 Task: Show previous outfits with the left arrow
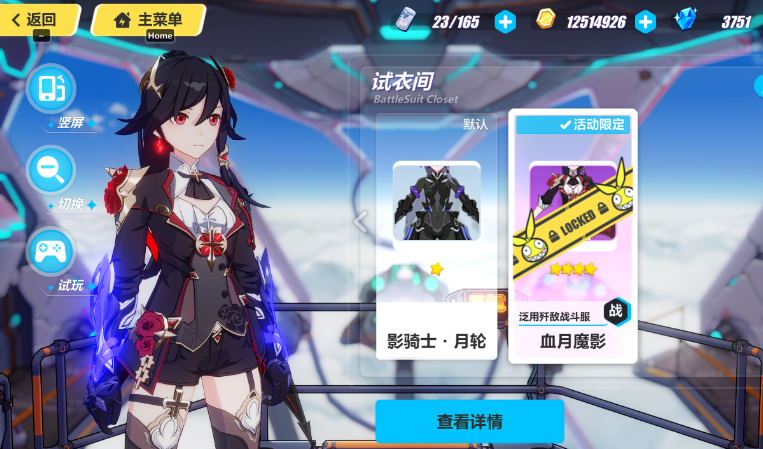[x=362, y=220]
